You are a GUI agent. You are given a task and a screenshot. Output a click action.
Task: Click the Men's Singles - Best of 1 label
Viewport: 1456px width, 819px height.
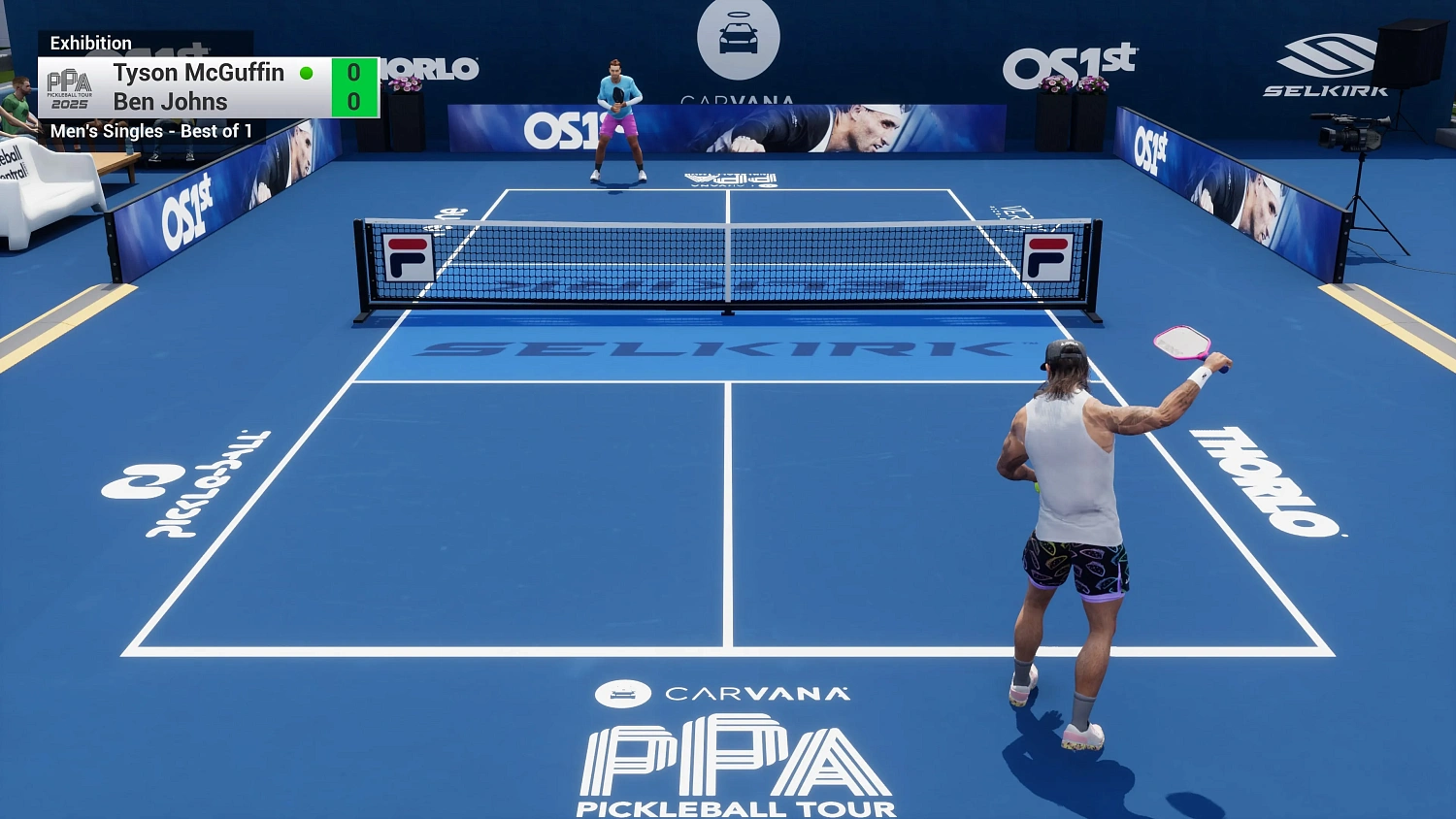(151, 131)
